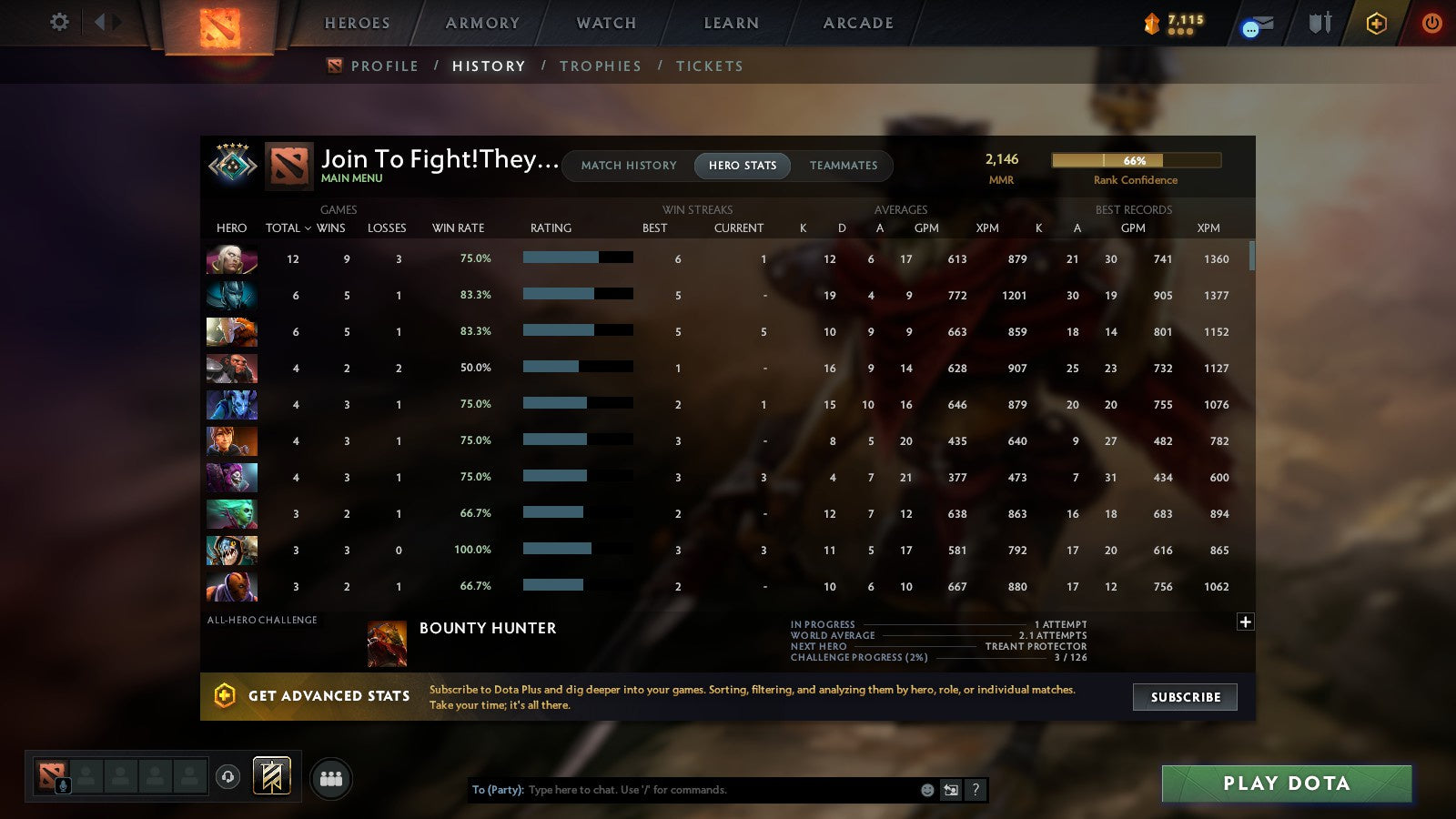Screen dimensions: 1456x819
Task: Click the party chat input field
Action: click(x=682, y=790)
